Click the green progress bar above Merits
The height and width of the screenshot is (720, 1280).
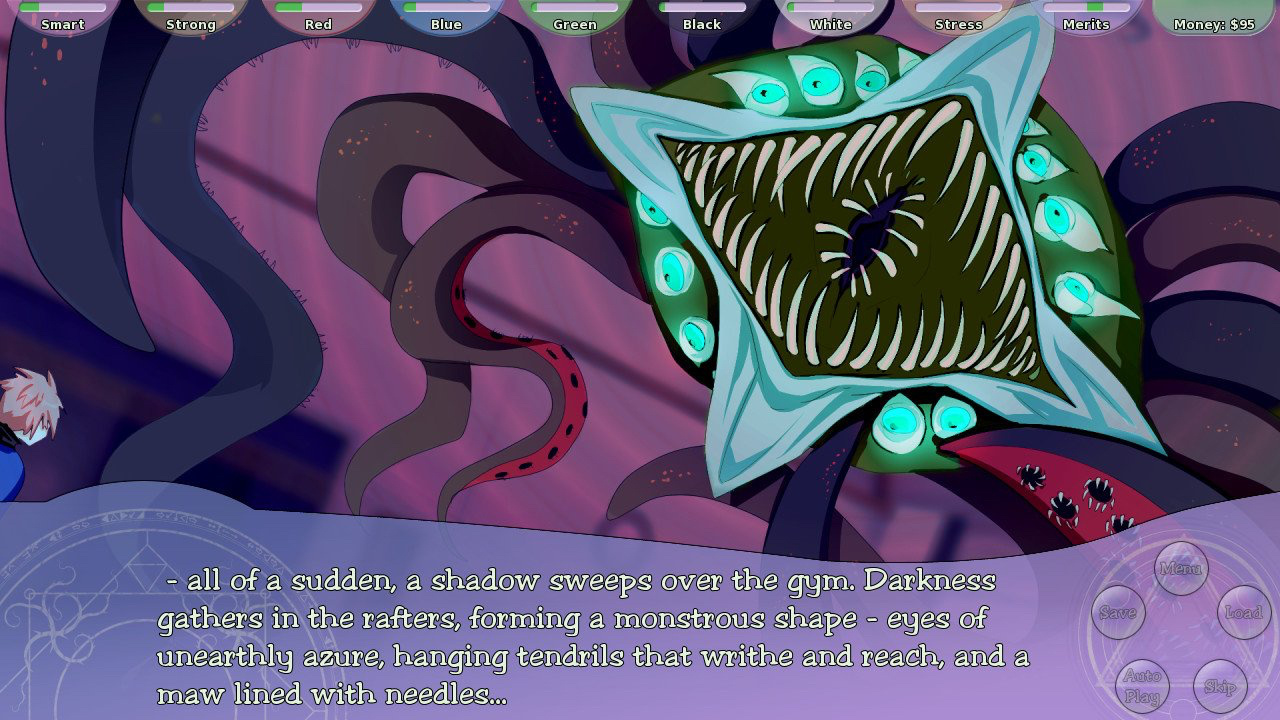(x=1087, y=8)
